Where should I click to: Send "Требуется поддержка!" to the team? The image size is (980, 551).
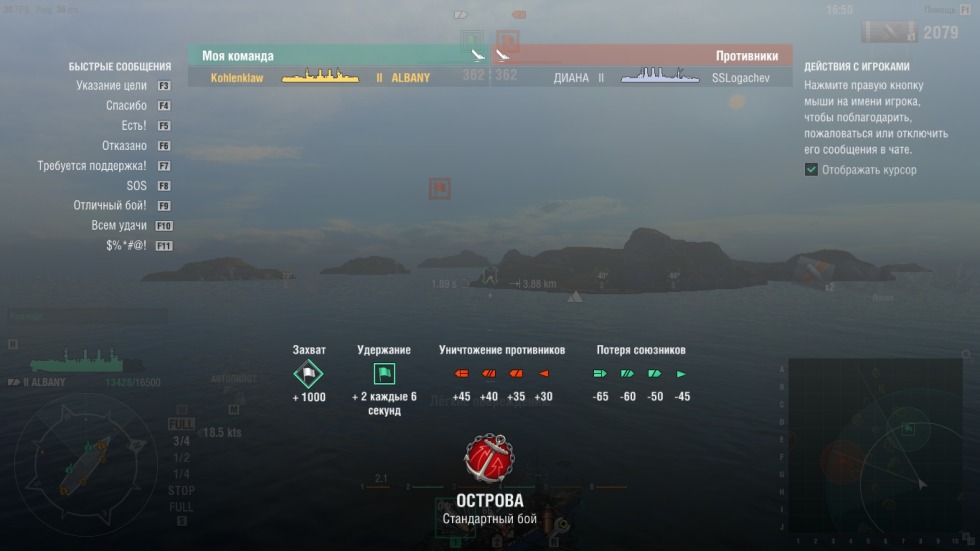tap(92, 166)
